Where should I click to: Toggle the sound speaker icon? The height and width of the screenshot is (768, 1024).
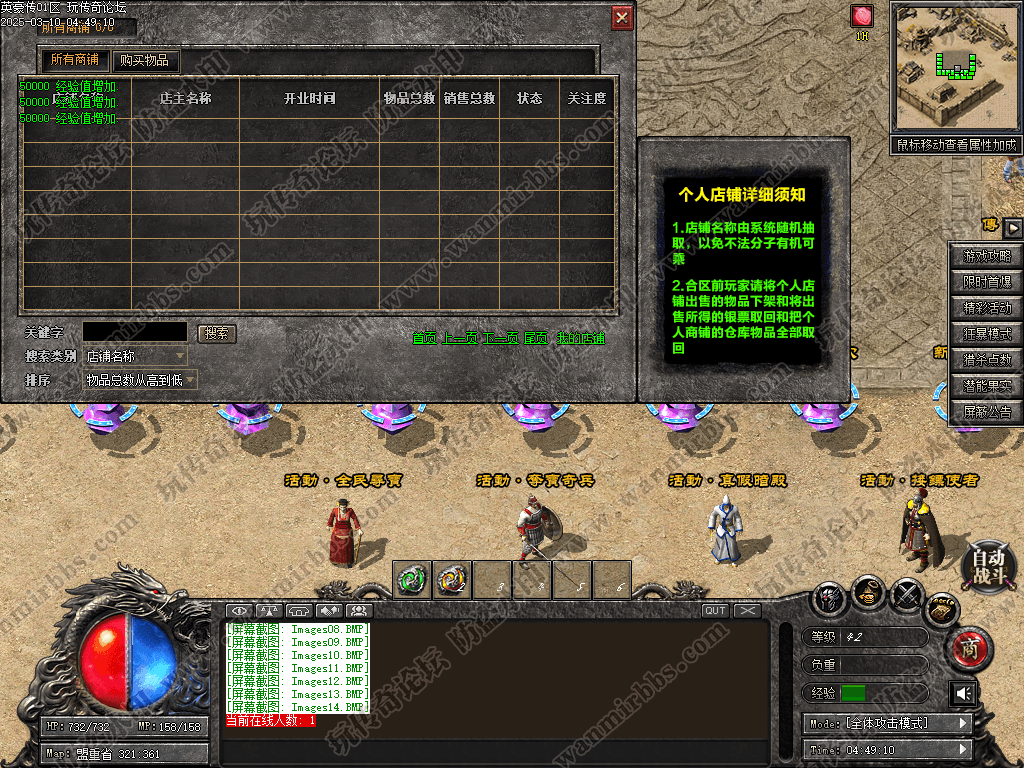964,693
